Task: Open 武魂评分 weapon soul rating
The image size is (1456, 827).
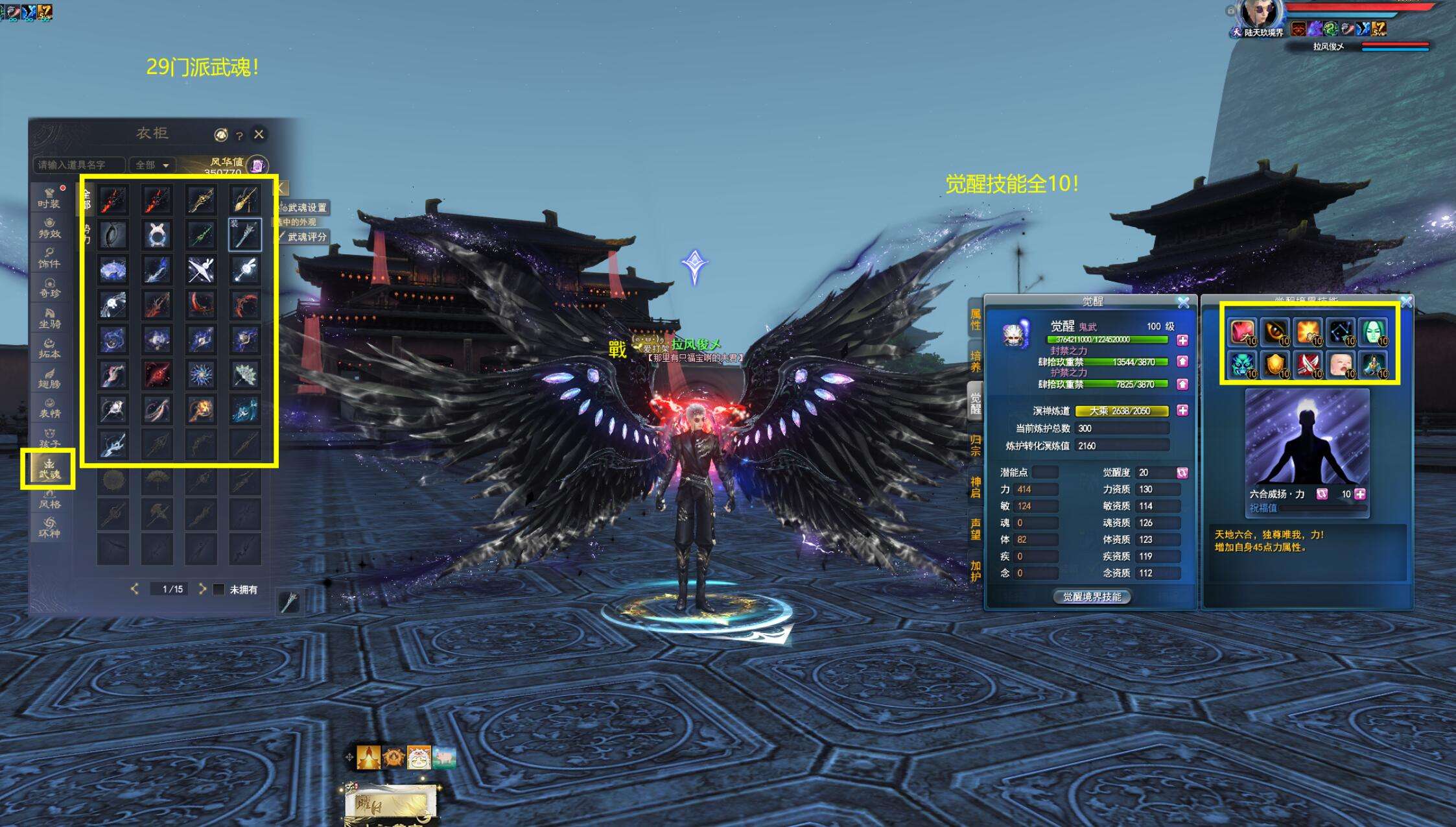Action: 305,237
